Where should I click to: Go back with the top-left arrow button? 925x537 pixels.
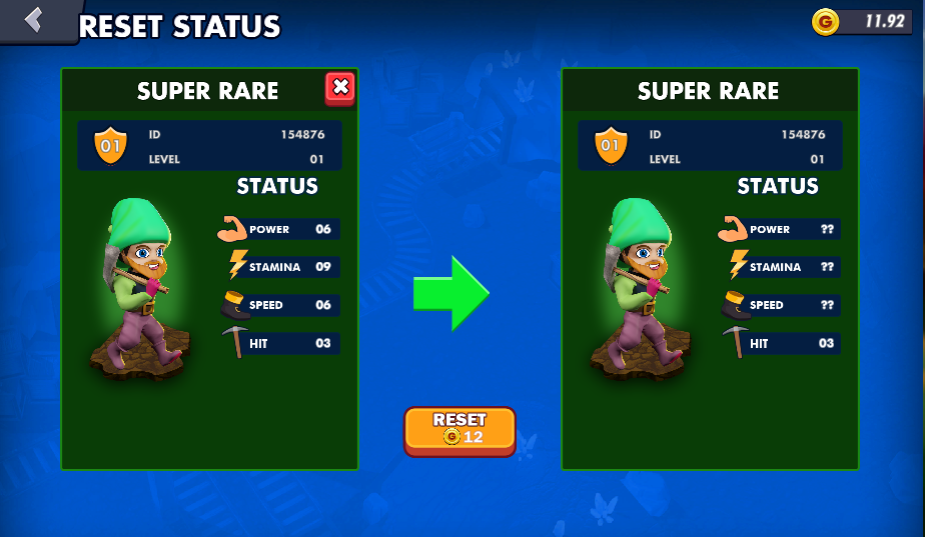click(35, 20)
